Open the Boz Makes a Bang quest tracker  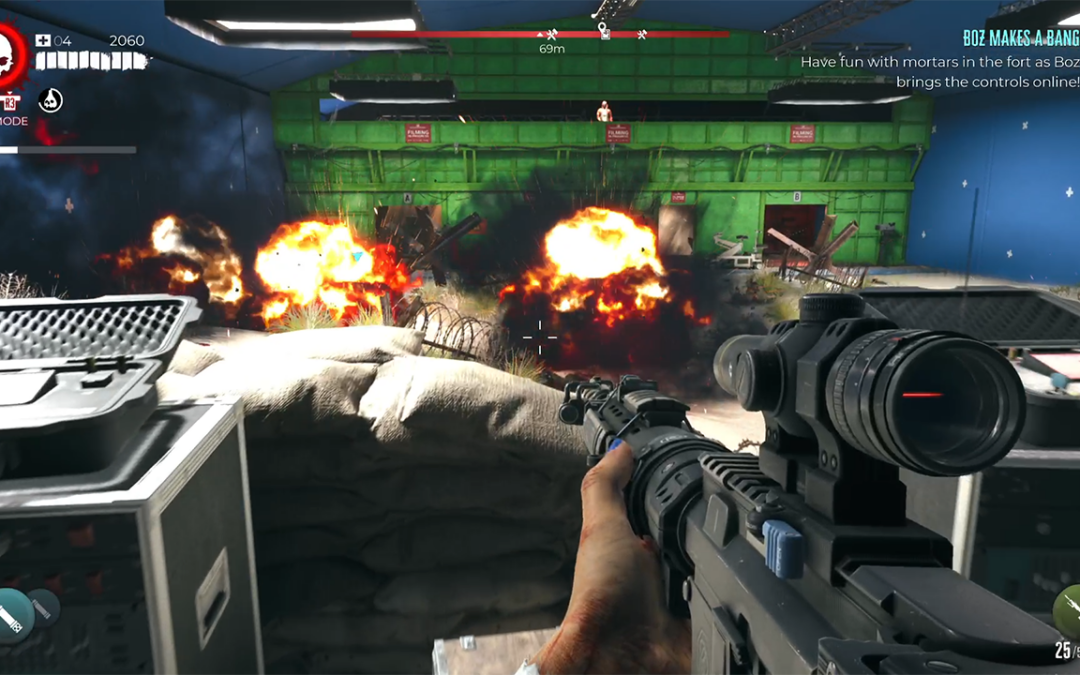click(x=1020, y=38)
